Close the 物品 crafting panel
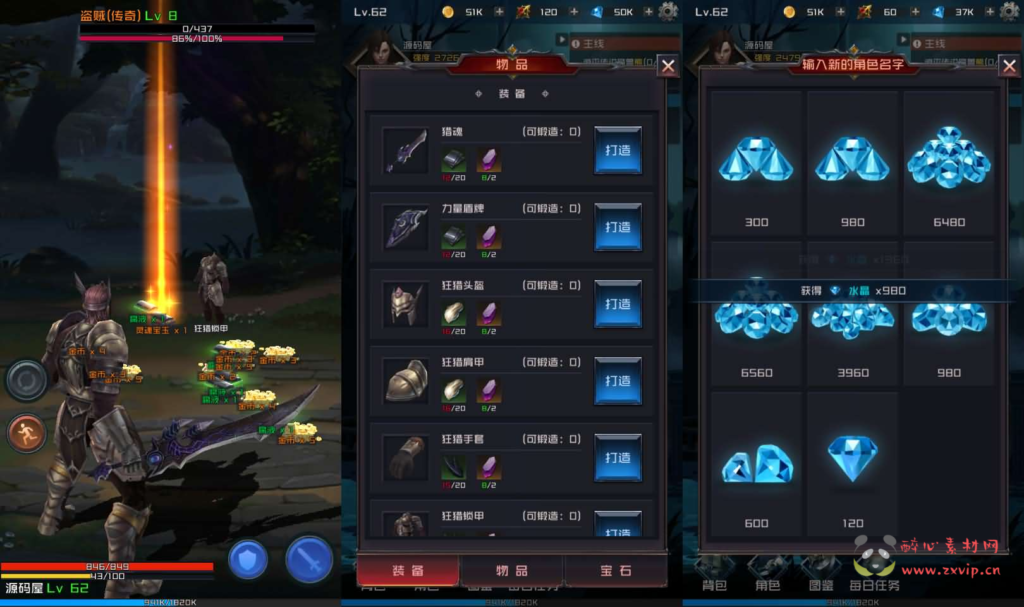1024x607 pixels. (x=668, y=67)
